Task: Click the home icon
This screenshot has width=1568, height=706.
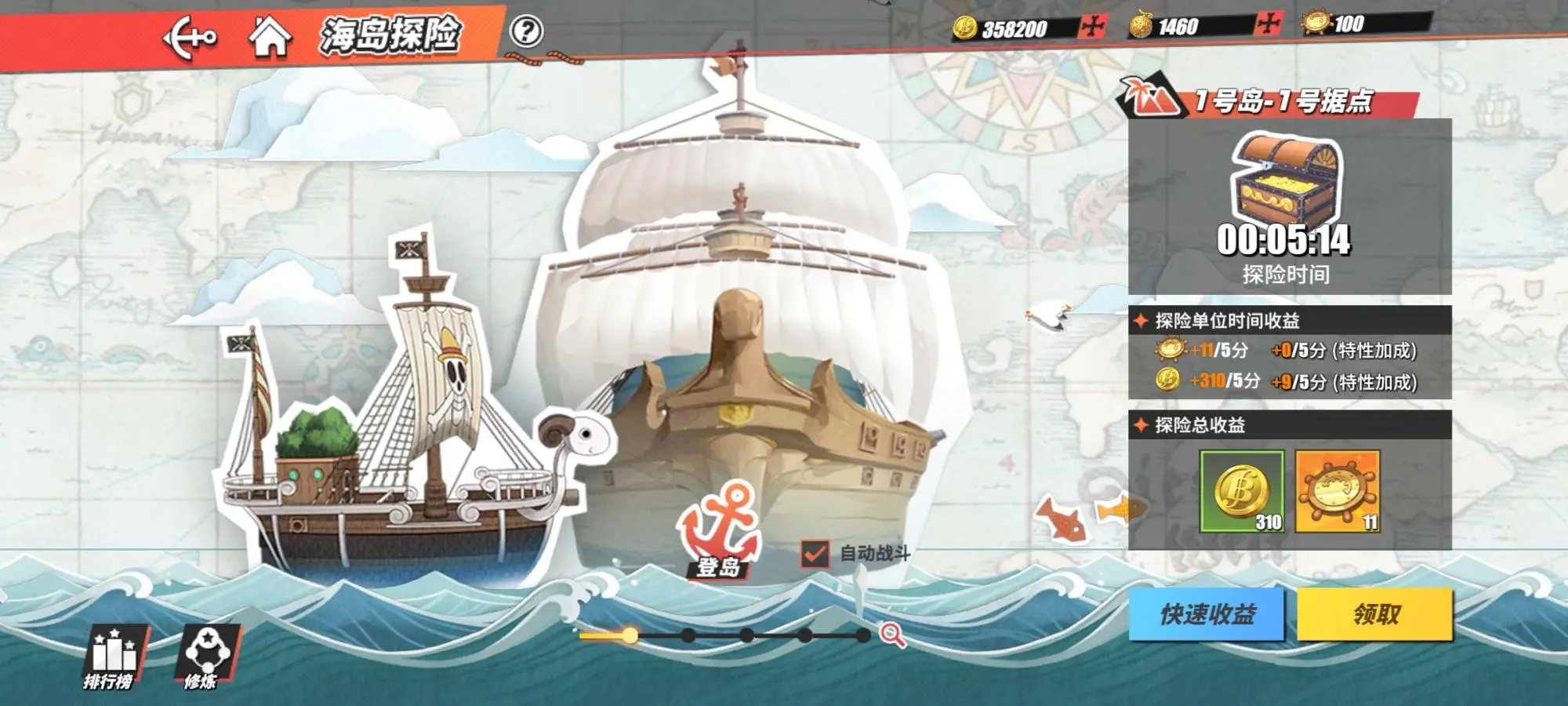Action: [270, 35]
